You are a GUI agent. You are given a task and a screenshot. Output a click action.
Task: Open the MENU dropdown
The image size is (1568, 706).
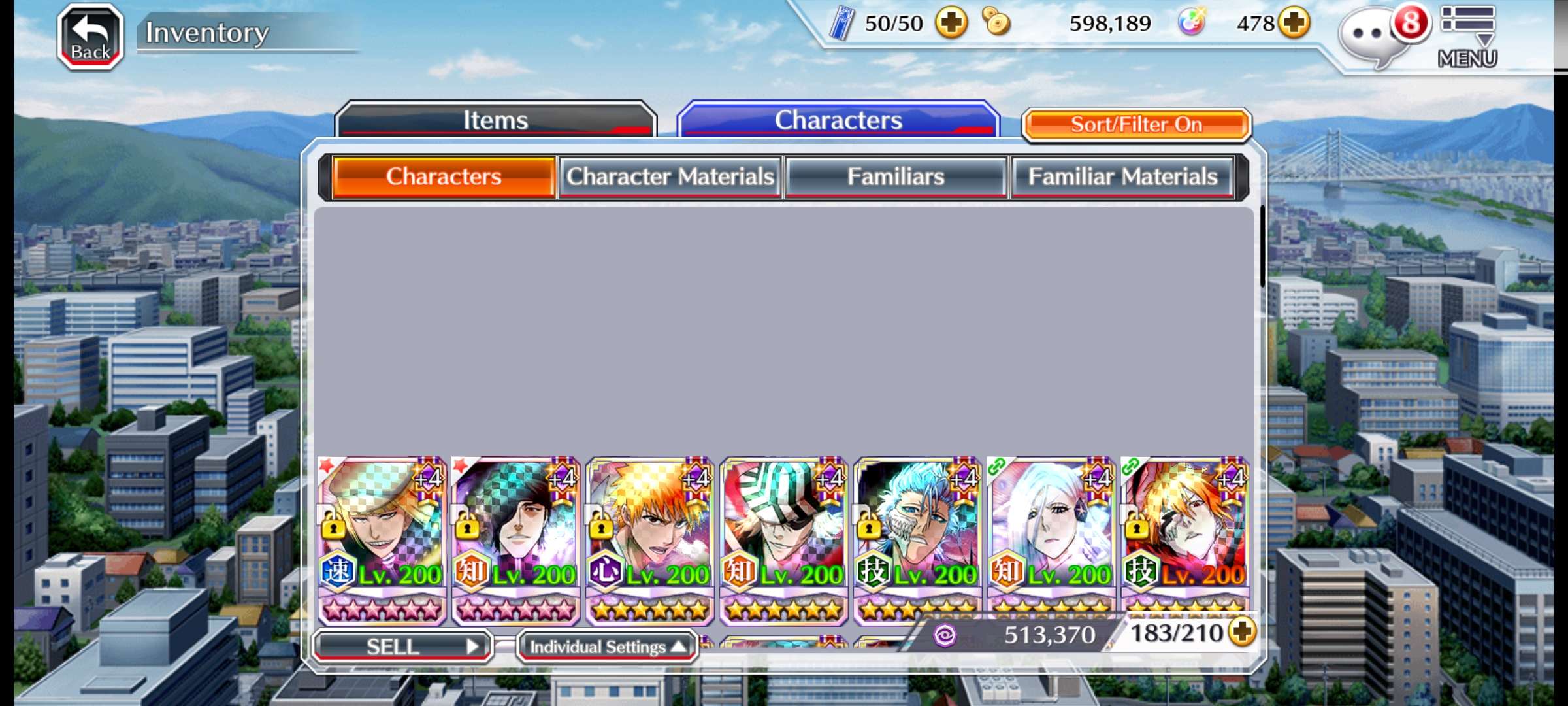tap(1467, 37)
